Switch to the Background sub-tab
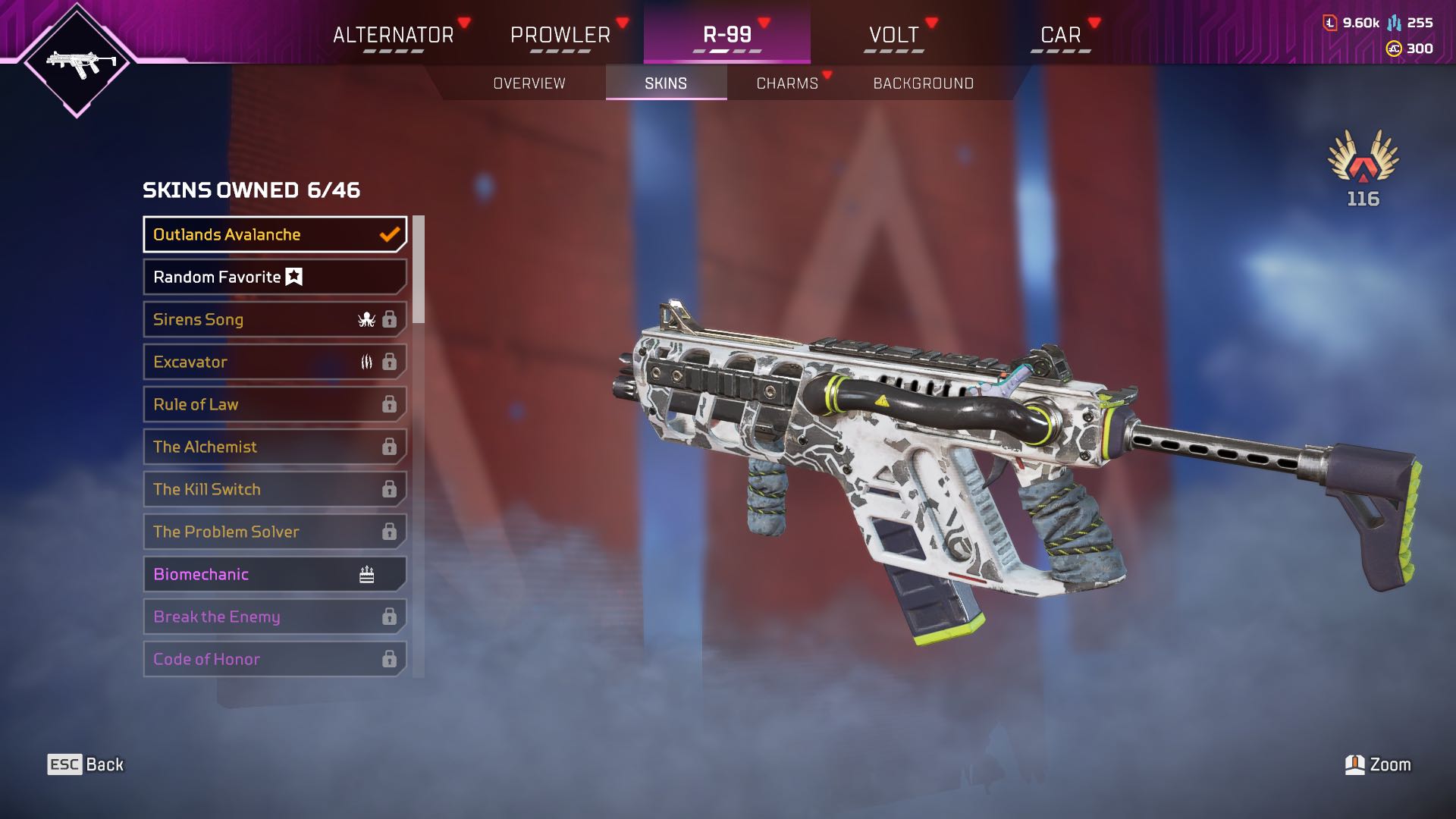The height and width of the screenshot is (819, 1456). pyautogui.click(x=923, y=83)
